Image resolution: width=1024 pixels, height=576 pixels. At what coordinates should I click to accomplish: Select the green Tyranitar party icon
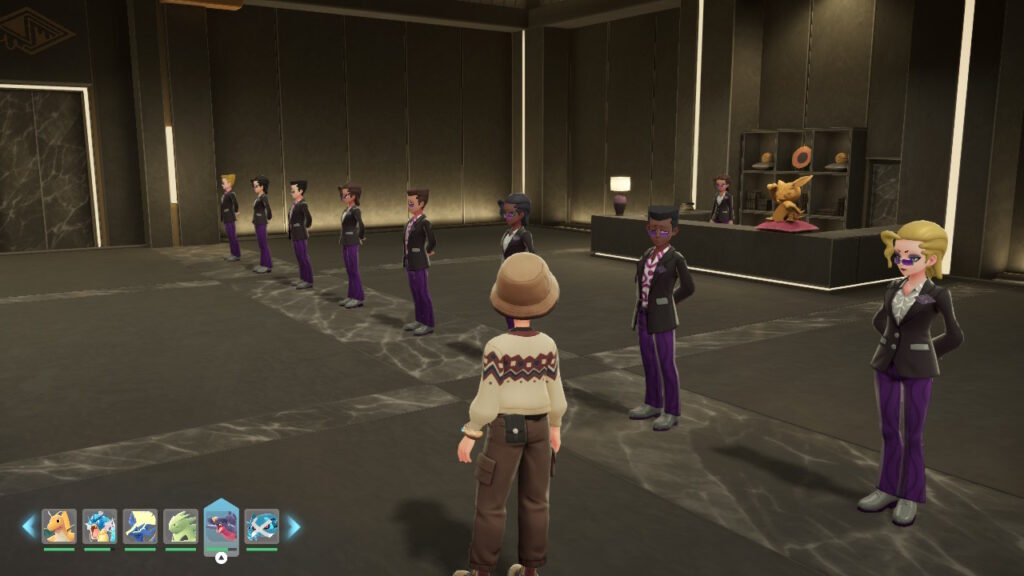point(180,526)
